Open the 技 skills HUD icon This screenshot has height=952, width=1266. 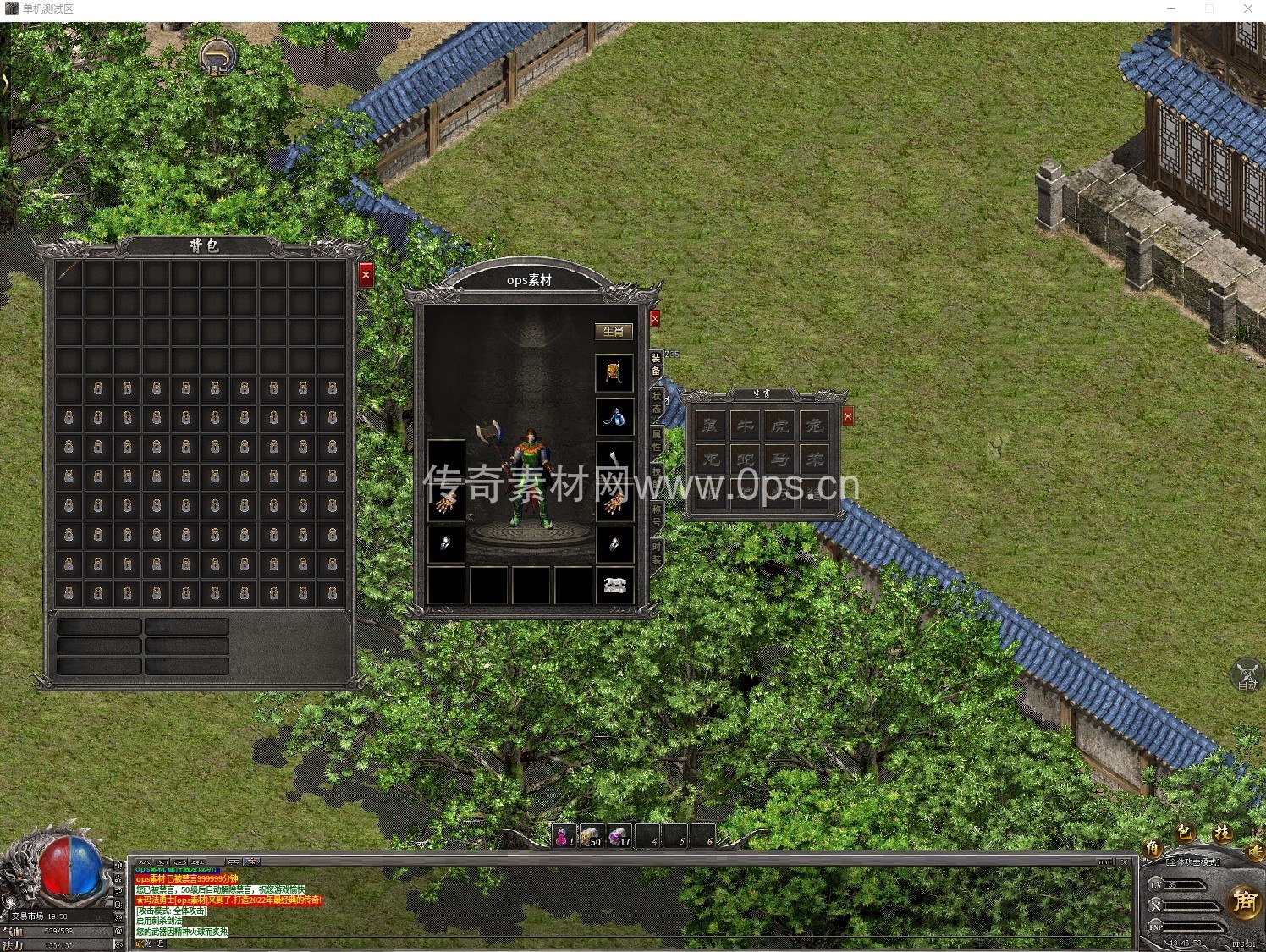coord(1222,833)
